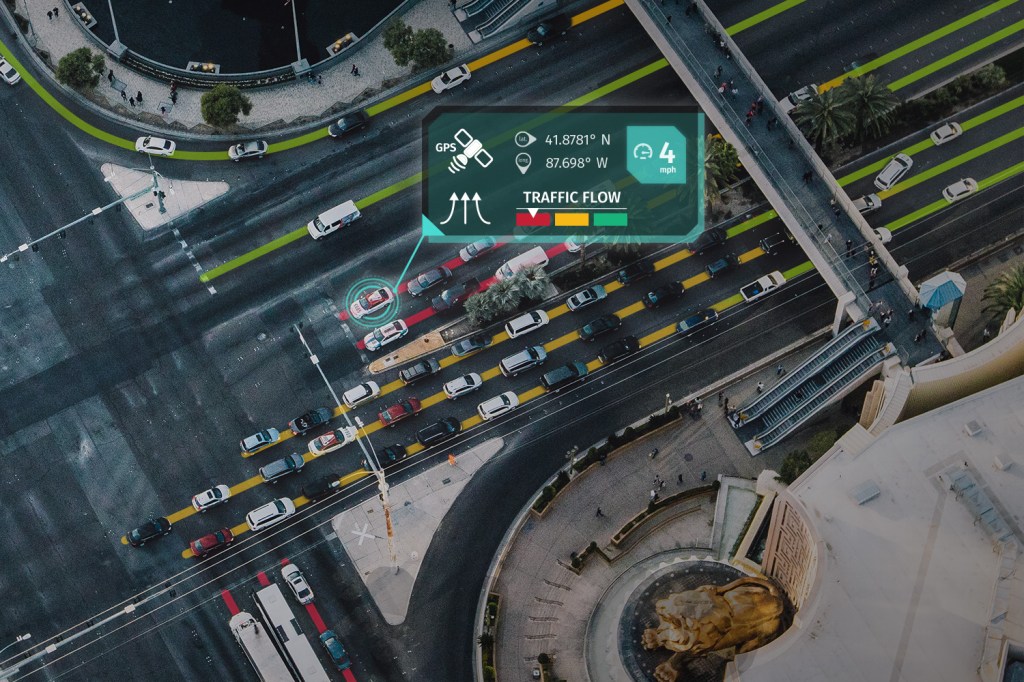Select the tracked car with target rings
The height and width of the screenshot is (682, 1024).
pyautogui.click(x=371, y=300)
